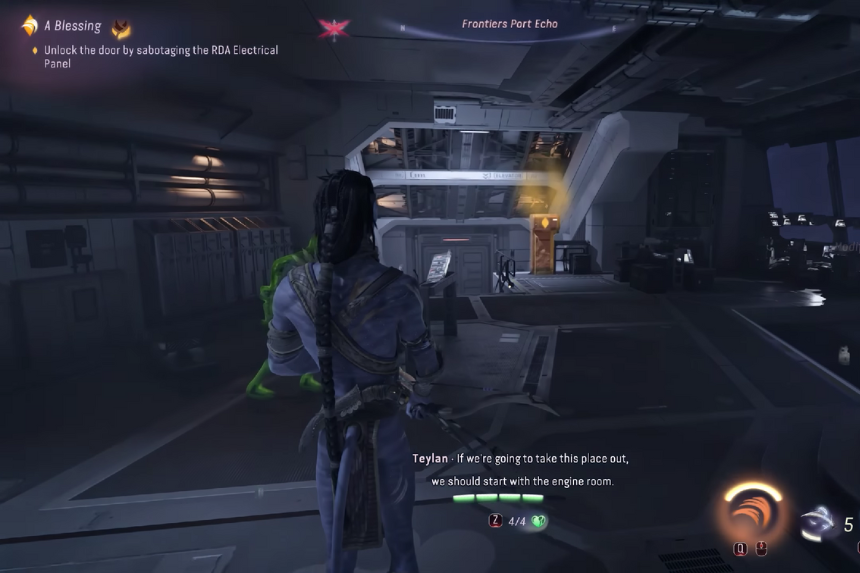Select the item icon with count 5
860x573 pixels.
tap(821, 524)
